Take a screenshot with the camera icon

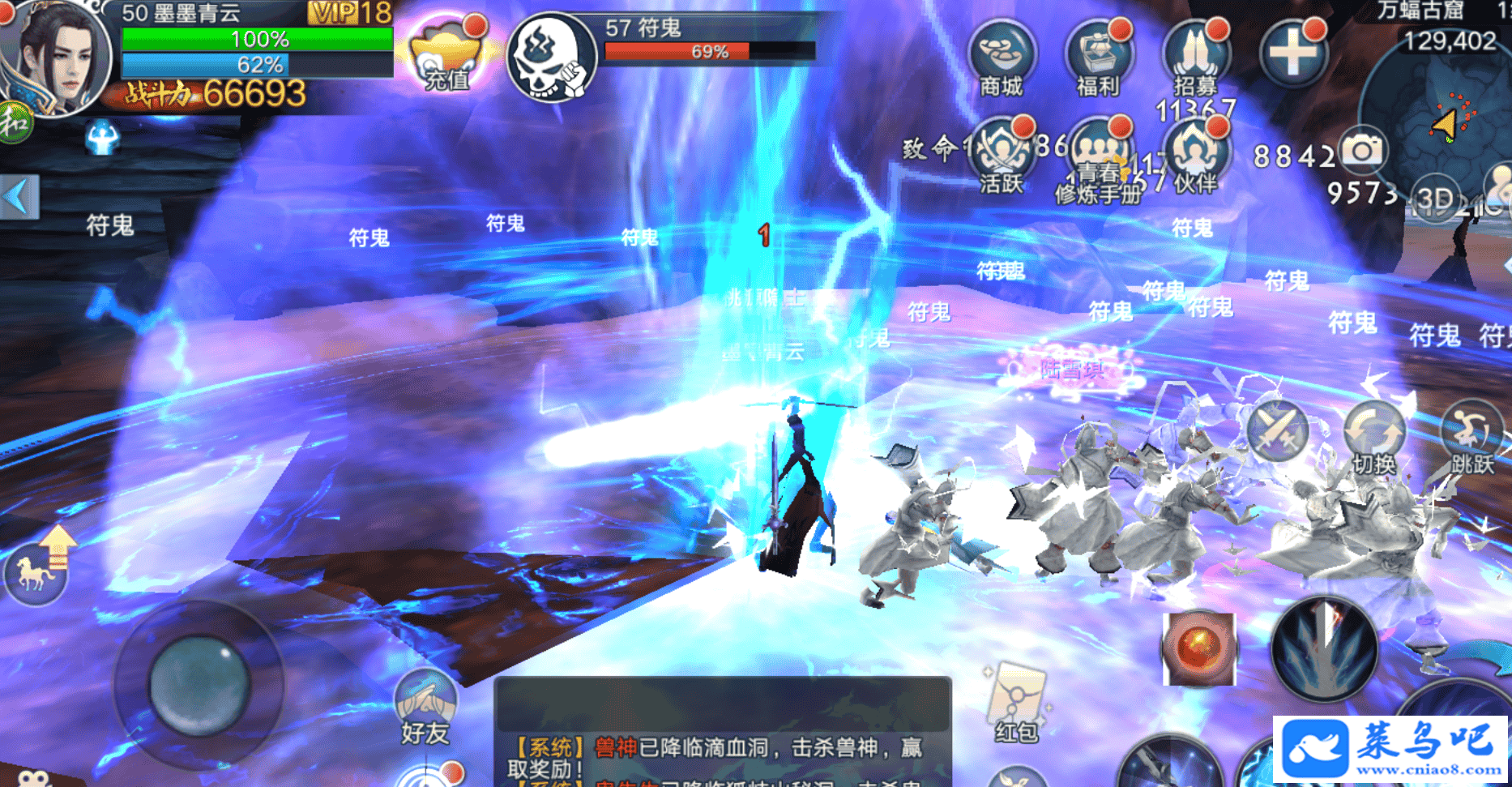coord(1363,150)
